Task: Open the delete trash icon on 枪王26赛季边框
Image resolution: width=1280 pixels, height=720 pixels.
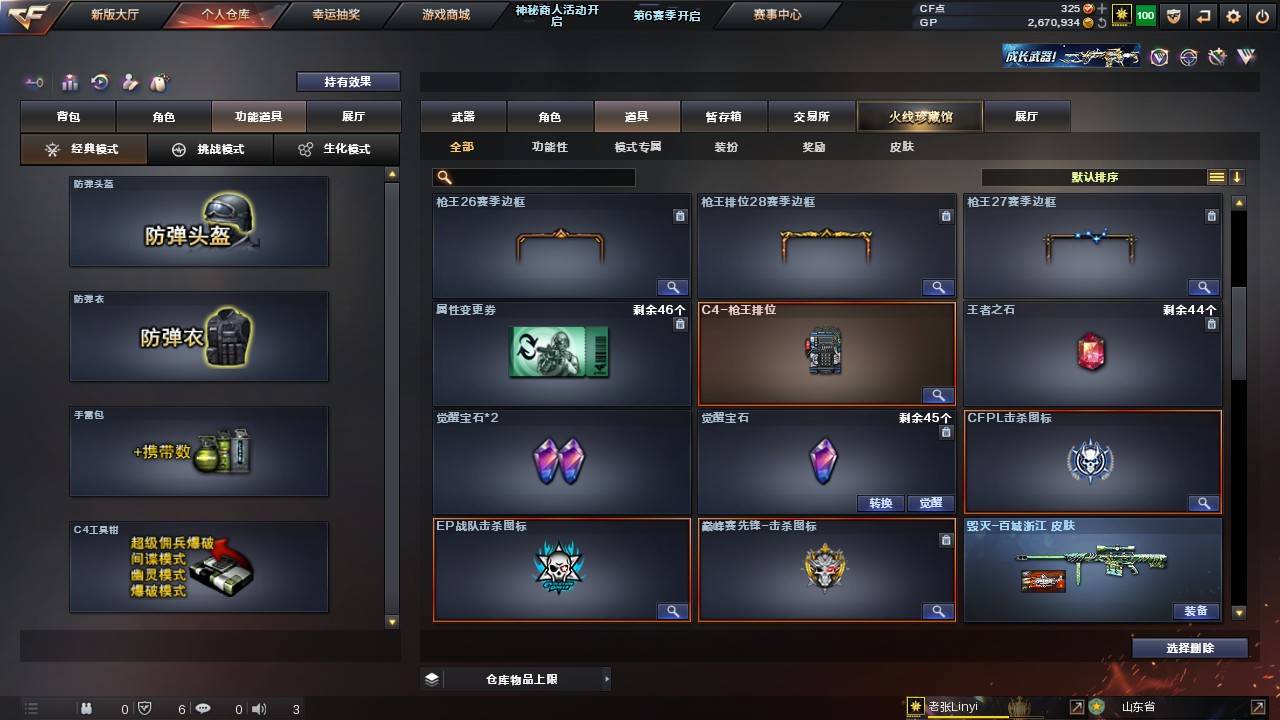Action: coord(681,215)
